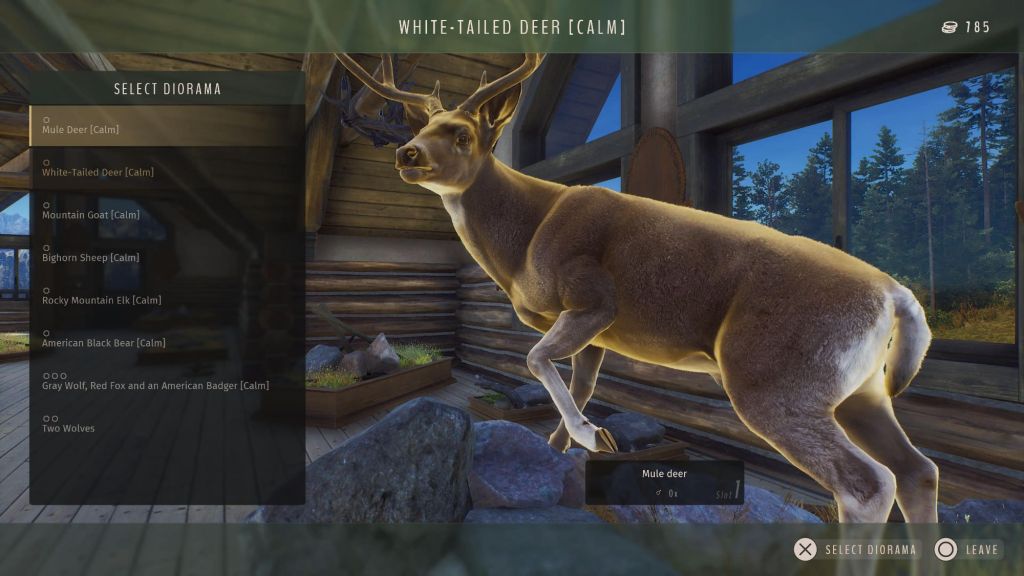Screen dimensions: 1024x576
Task: Pick the Mountain Goat [Calm] diorama
Action: [166, 211]
